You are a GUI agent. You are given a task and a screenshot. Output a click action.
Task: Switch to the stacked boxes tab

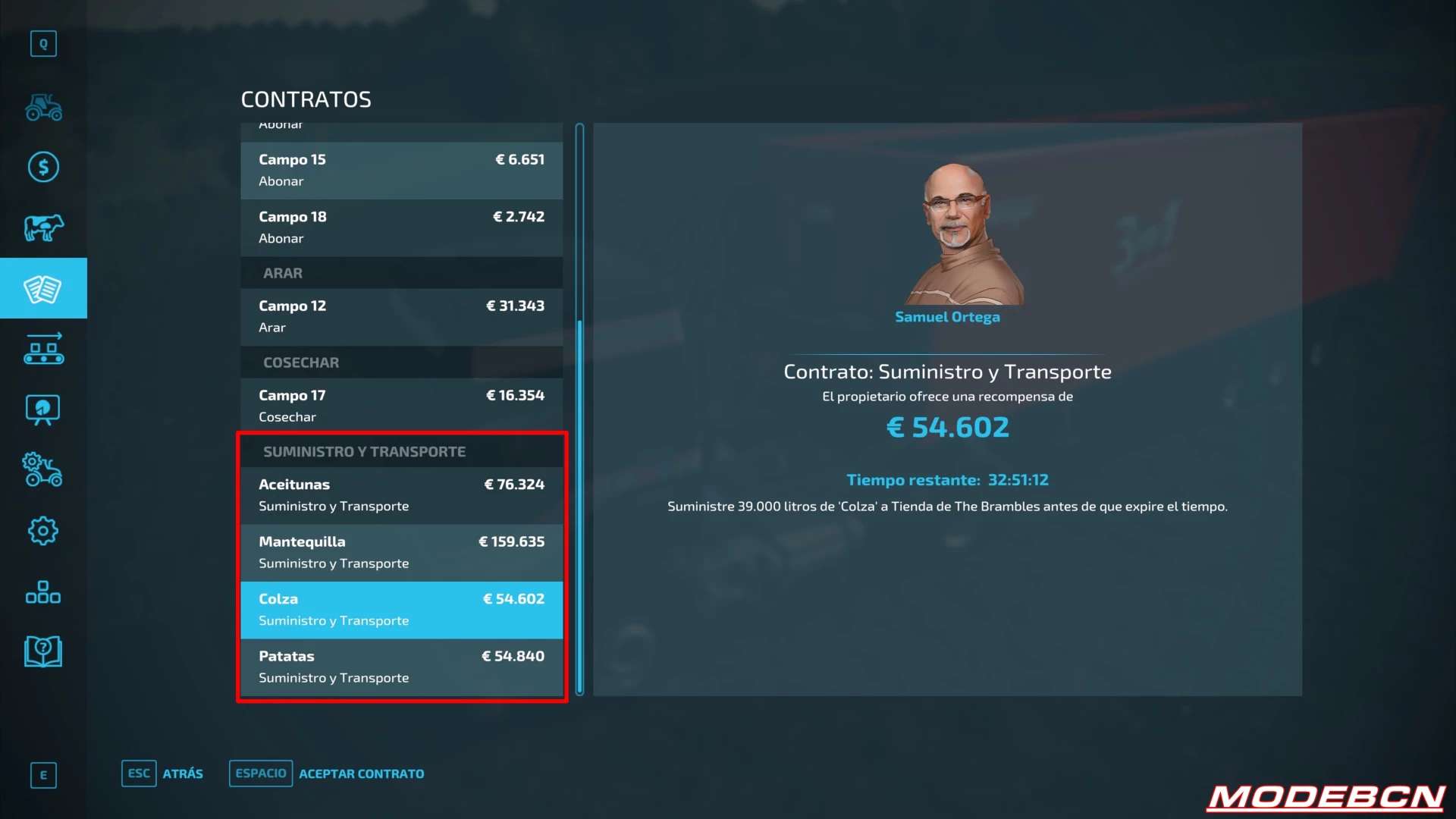coord(43,591)
